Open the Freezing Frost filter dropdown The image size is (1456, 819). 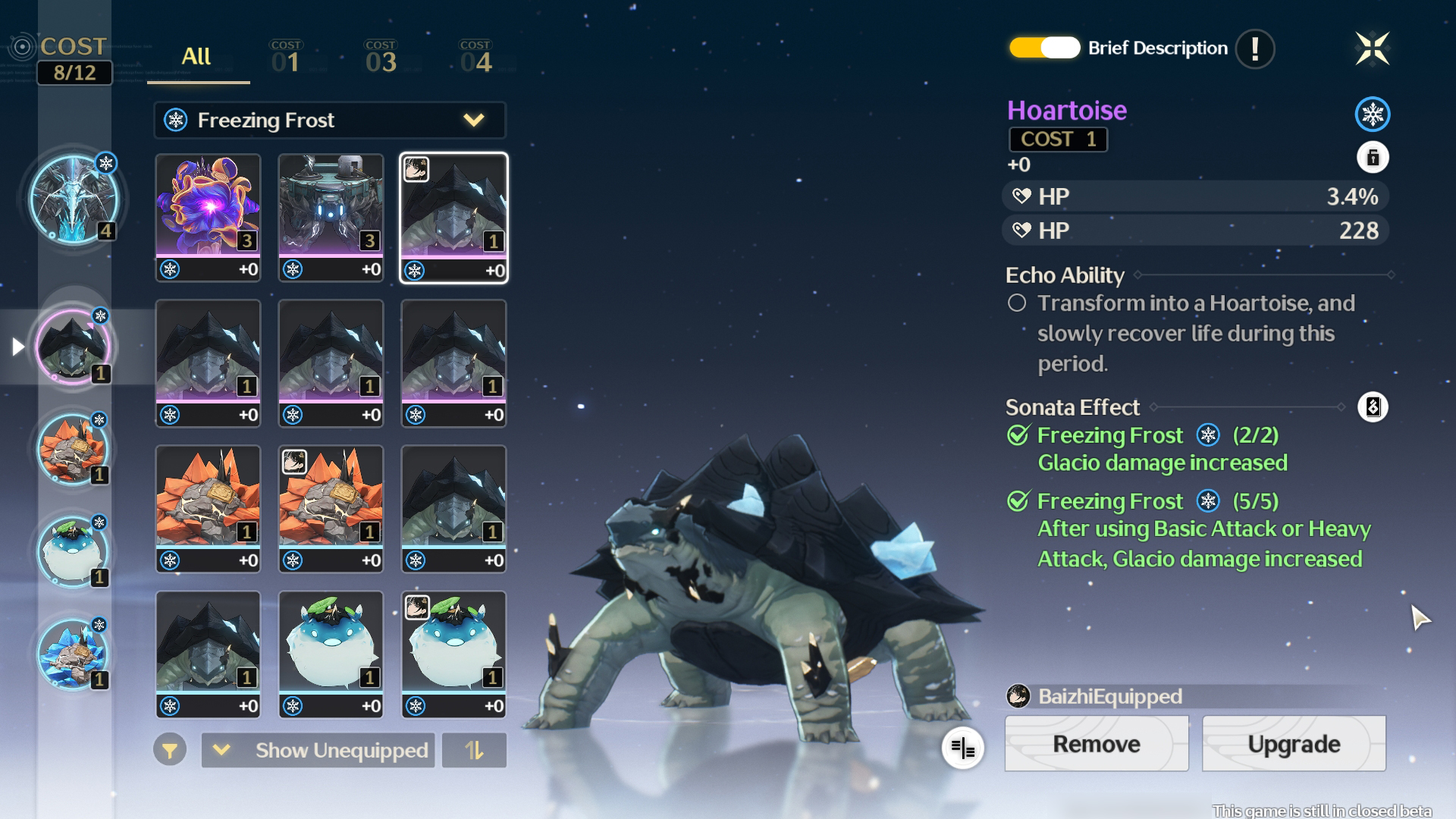tap(329, 120)
